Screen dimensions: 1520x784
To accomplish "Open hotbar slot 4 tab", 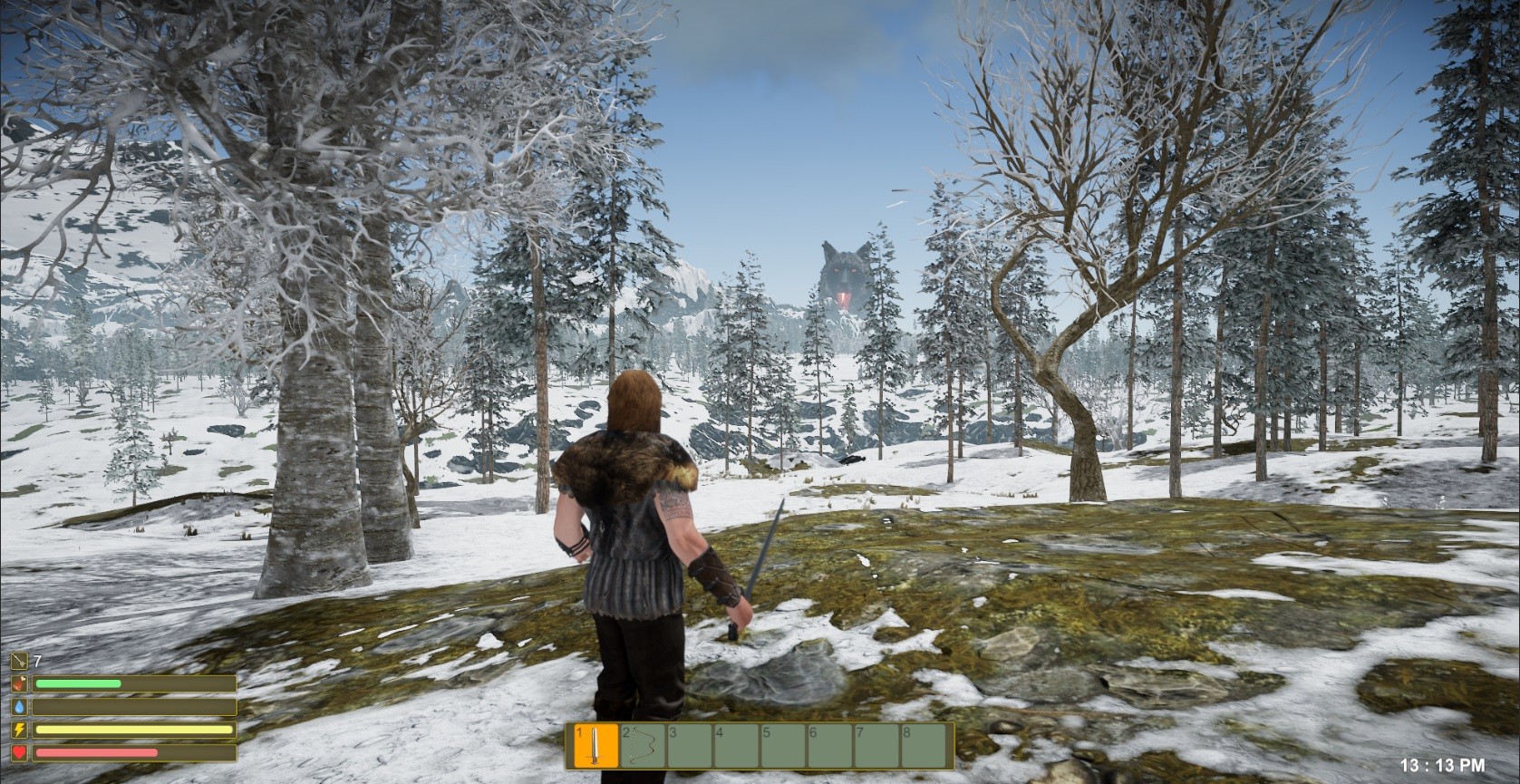I will pyautogui.click(x=736, y=745).
